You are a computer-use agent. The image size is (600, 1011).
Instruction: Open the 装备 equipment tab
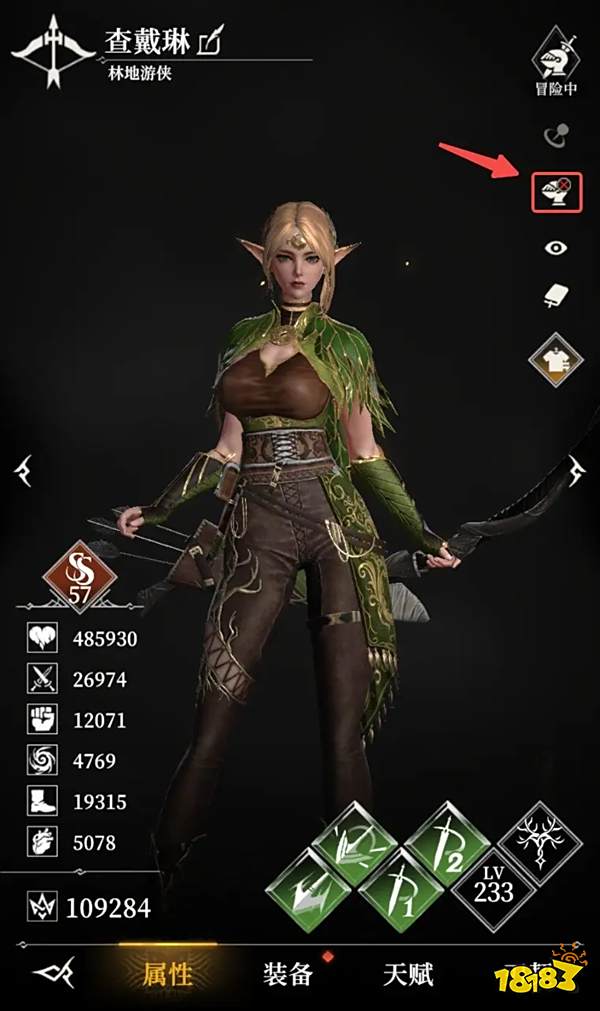click(x=287, y=973)
